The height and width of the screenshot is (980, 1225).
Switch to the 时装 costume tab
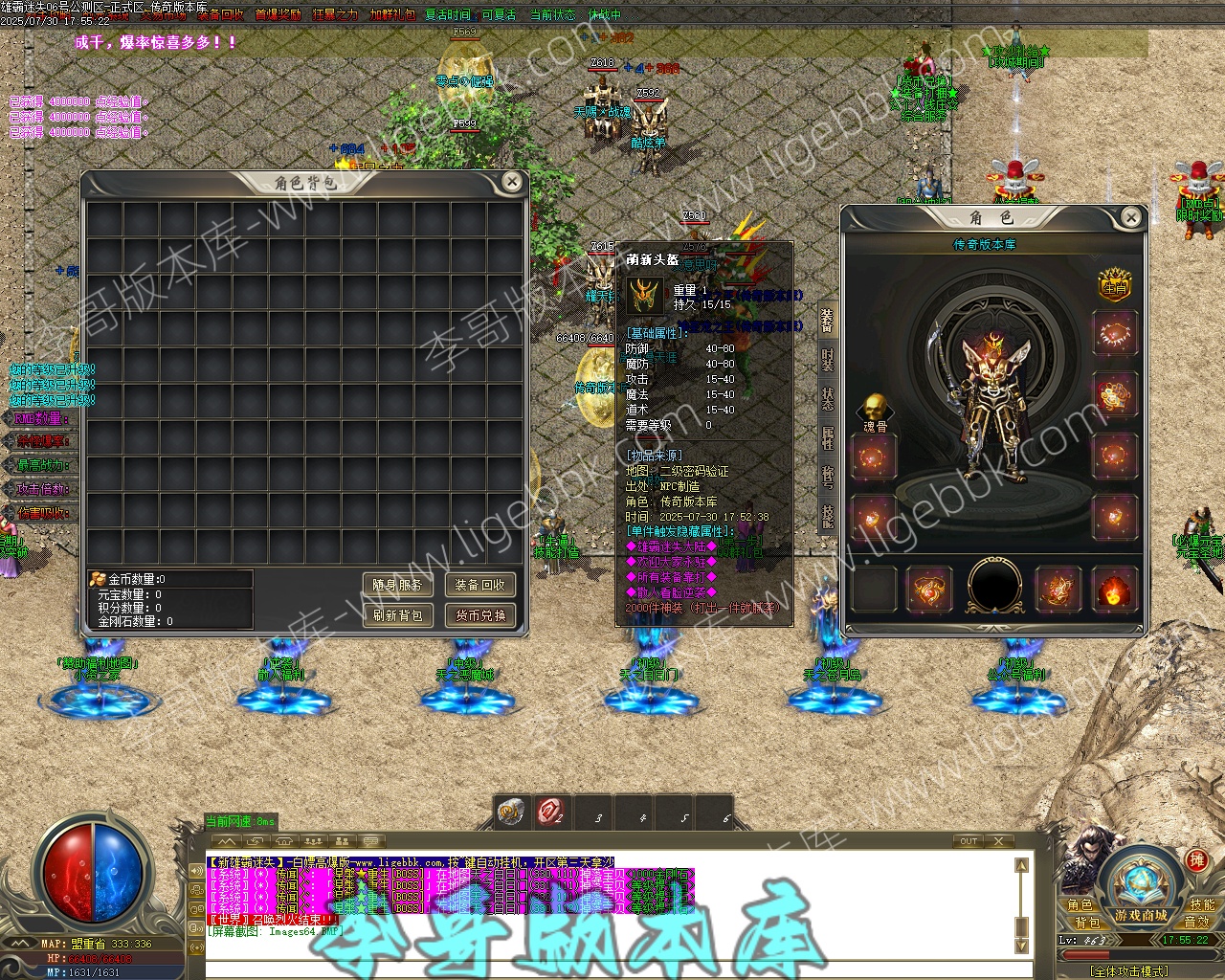click(x=827, y=361)
